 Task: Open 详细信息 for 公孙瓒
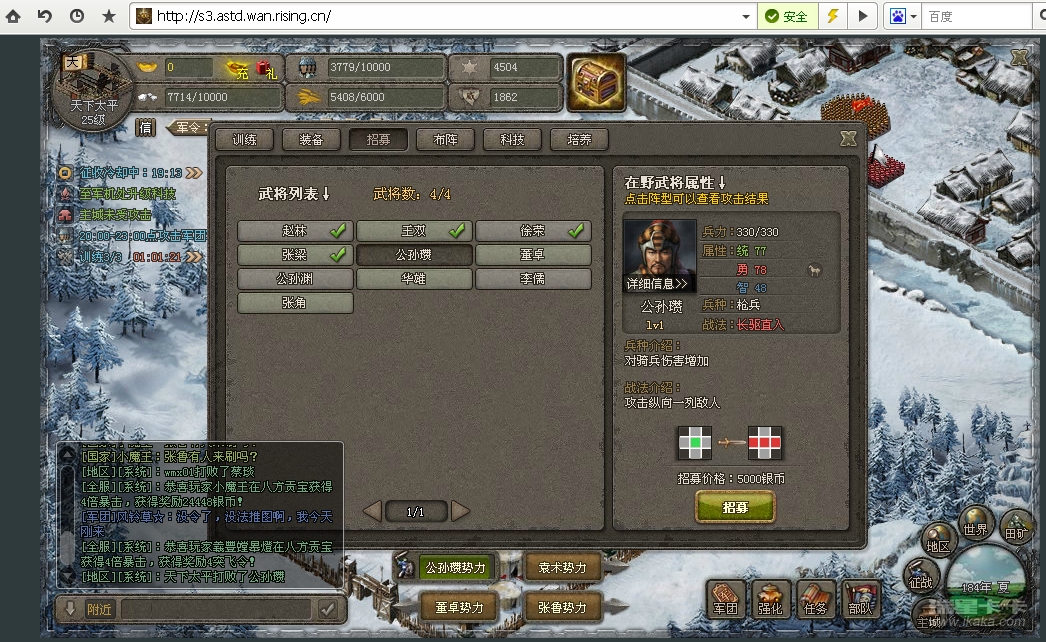pos(658,284)
